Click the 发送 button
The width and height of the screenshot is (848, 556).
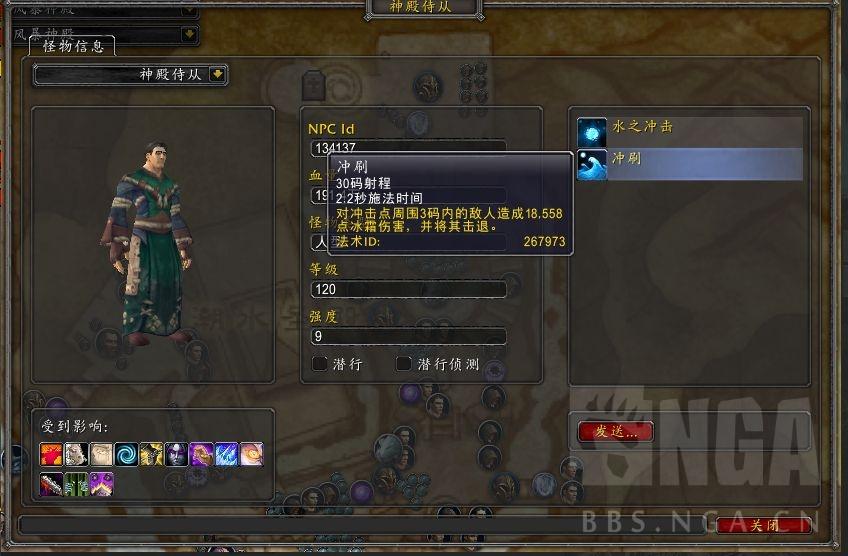[x=616, y=432]
